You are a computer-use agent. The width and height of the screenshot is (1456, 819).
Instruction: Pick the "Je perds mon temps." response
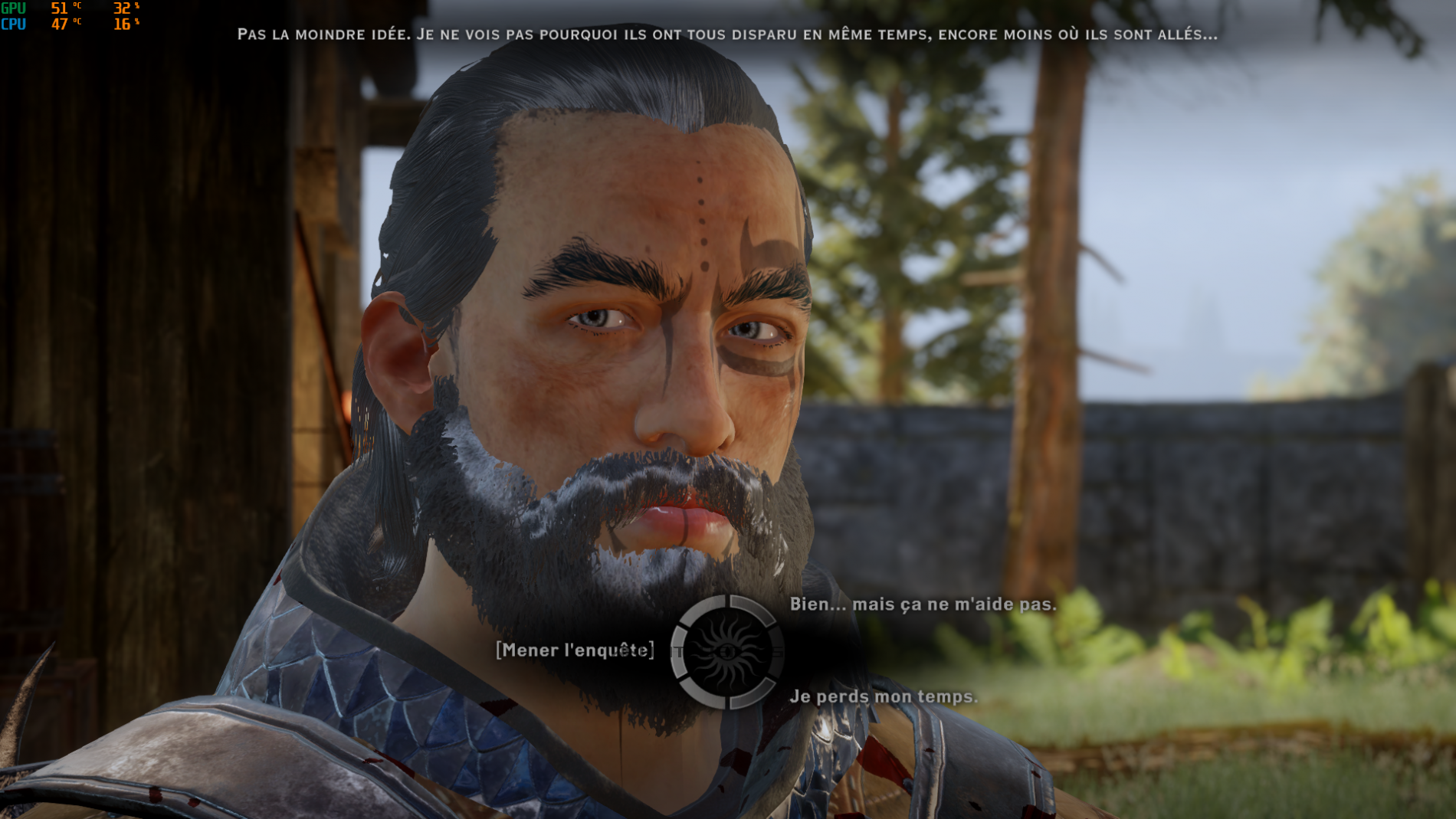point(884,696)
